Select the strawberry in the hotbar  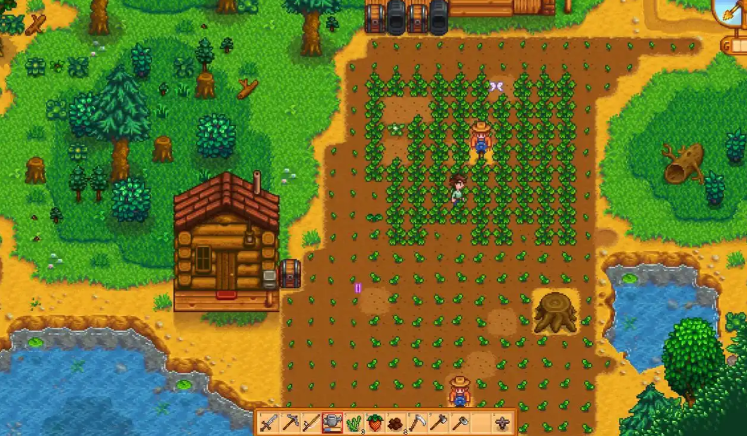(x=374, y=423)
